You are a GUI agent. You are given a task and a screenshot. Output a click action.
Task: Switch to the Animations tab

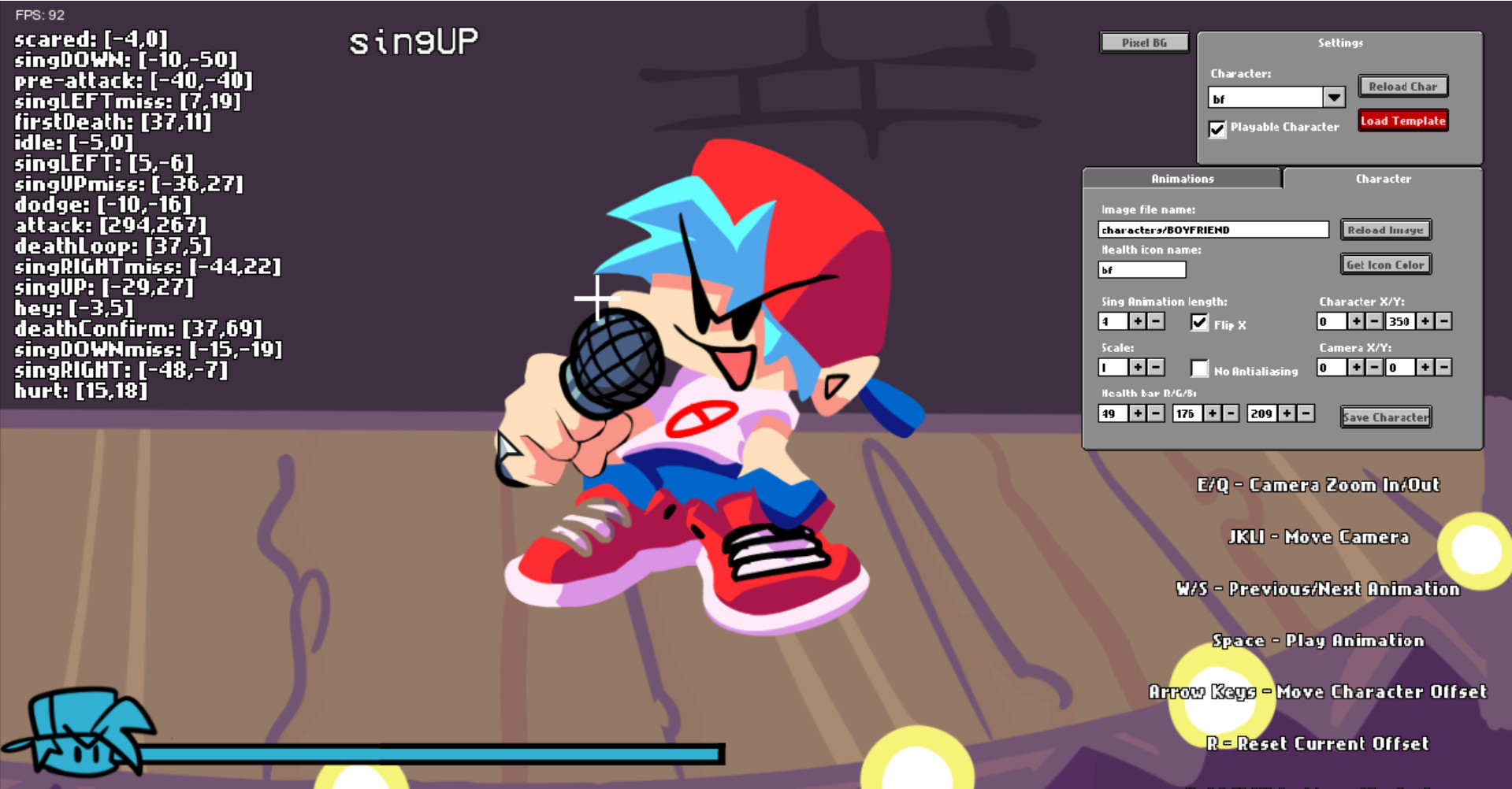(1182, 179)
